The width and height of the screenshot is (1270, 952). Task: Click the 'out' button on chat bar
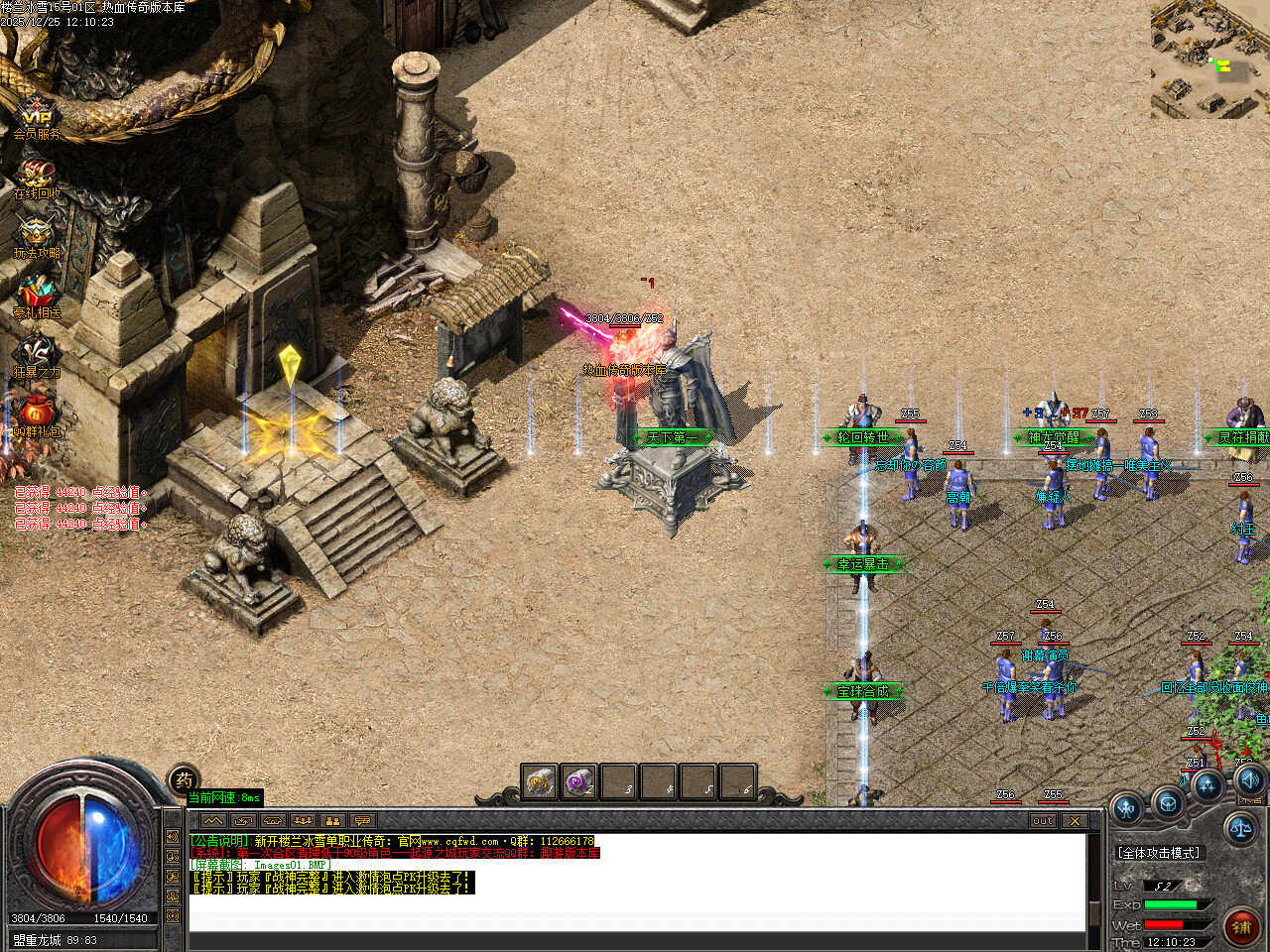pyautogui.click(x=1043, y=821)
